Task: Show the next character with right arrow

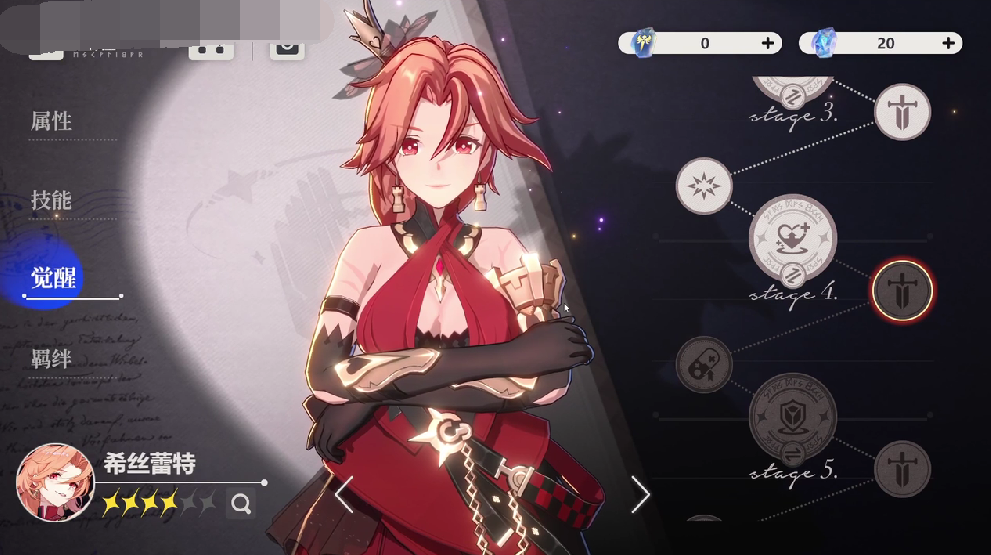Action: click(x=640, y=494)
